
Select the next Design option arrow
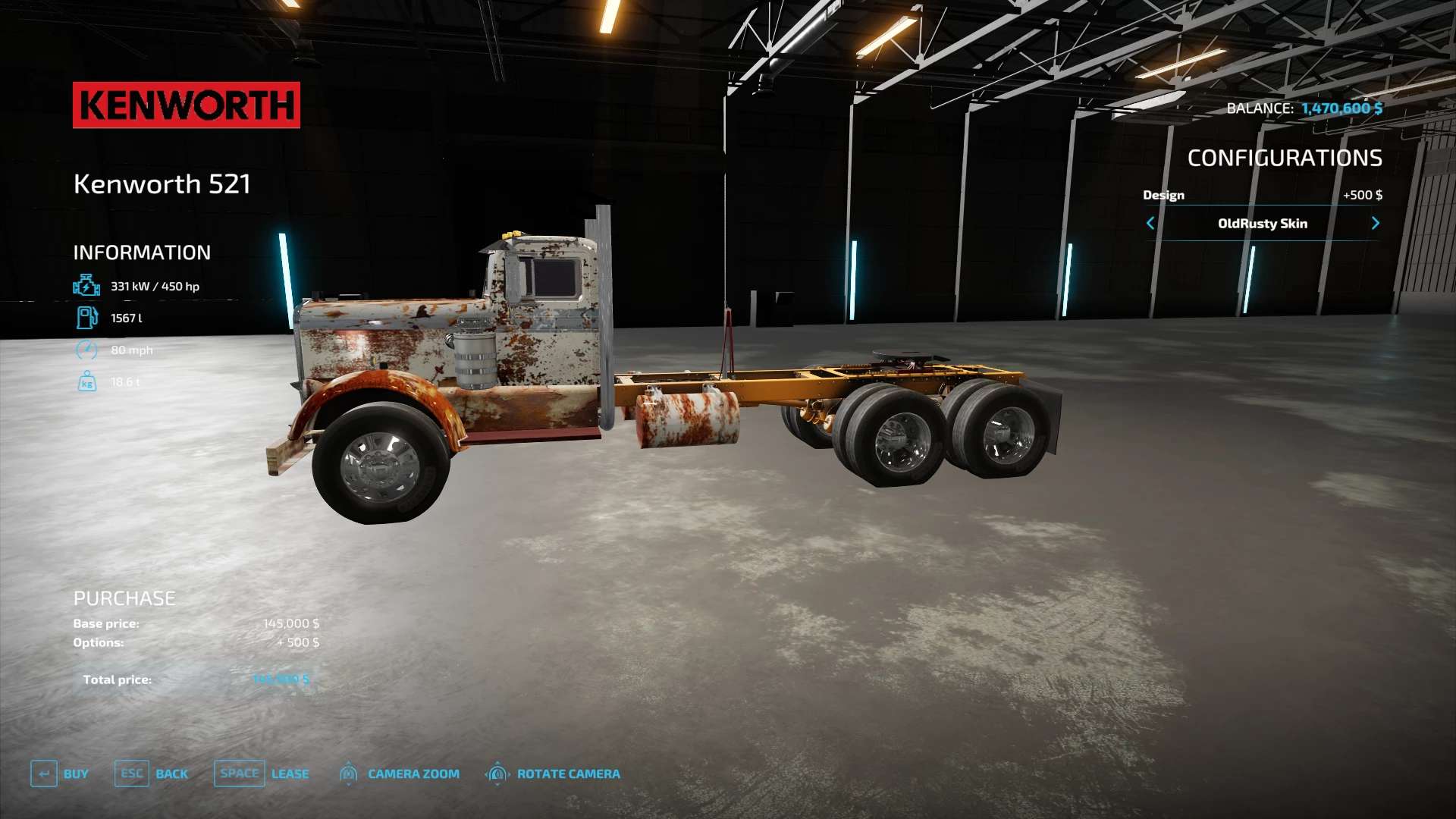1375,223
